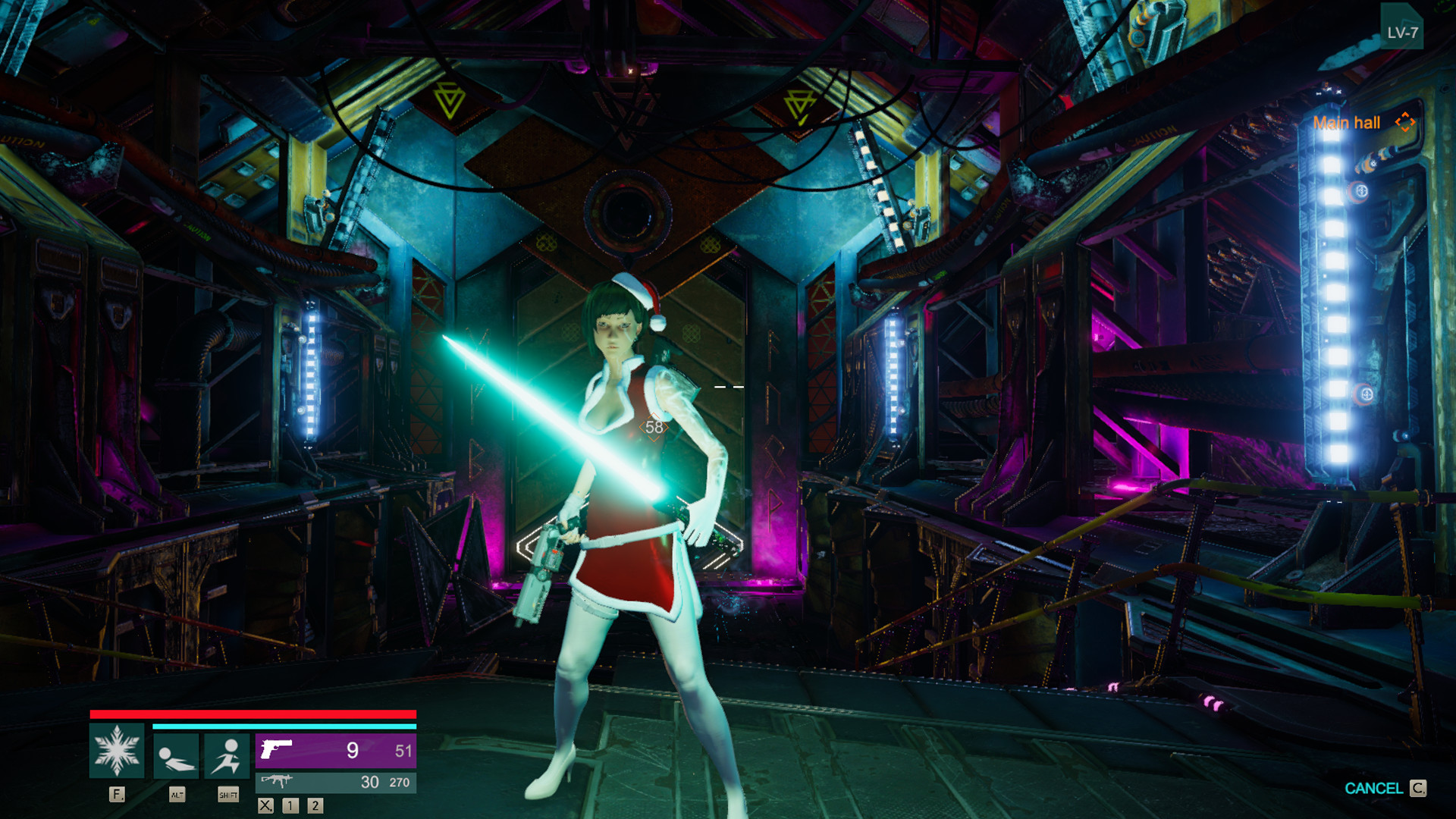Select the sprint running-figure icon
Viewport: 1456px width, 819px height.
pyautogui.click(x=227, y=756)
